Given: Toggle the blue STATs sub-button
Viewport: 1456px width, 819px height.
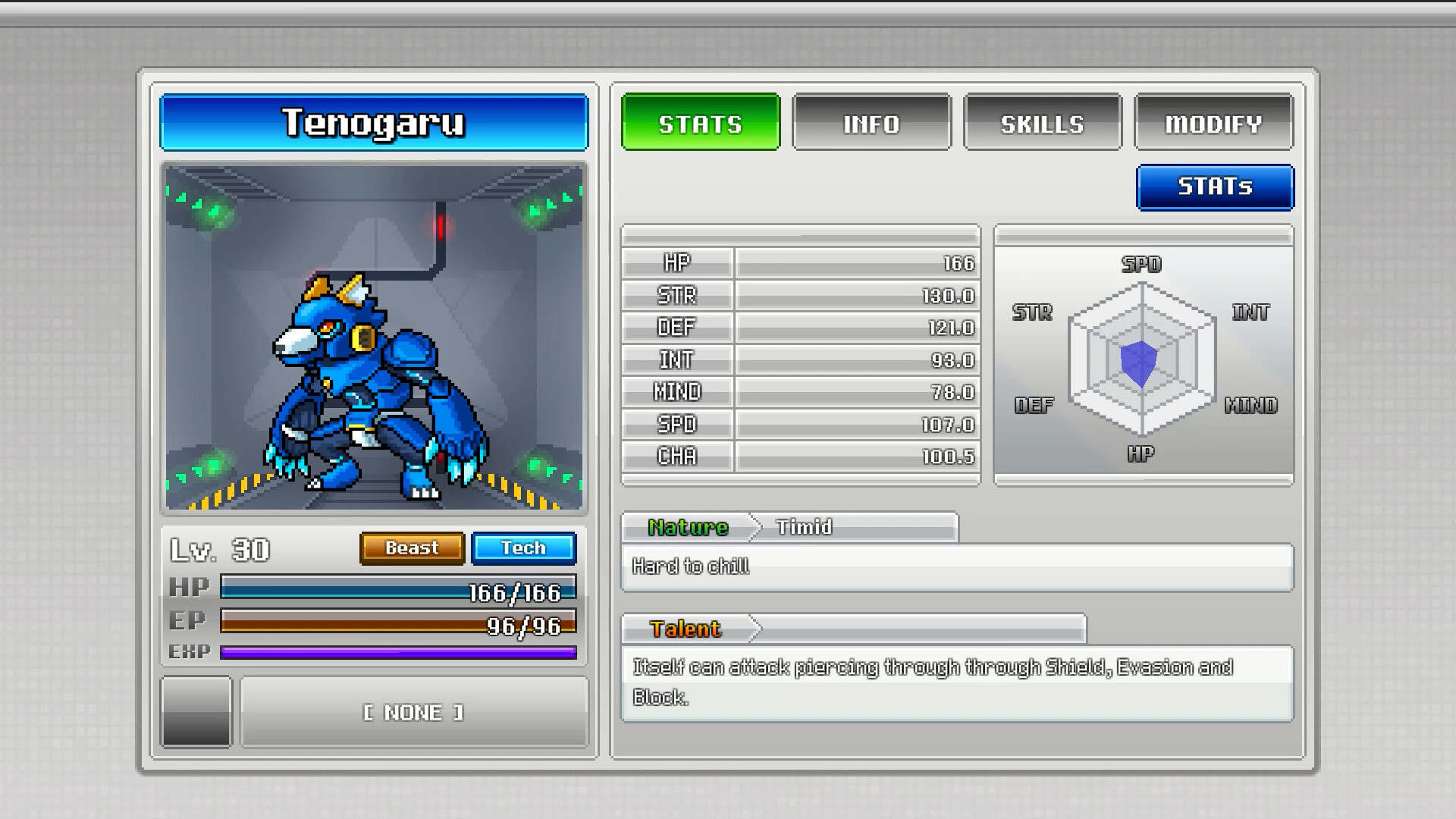Looking at the screenshot, I should coord(1214,187).
